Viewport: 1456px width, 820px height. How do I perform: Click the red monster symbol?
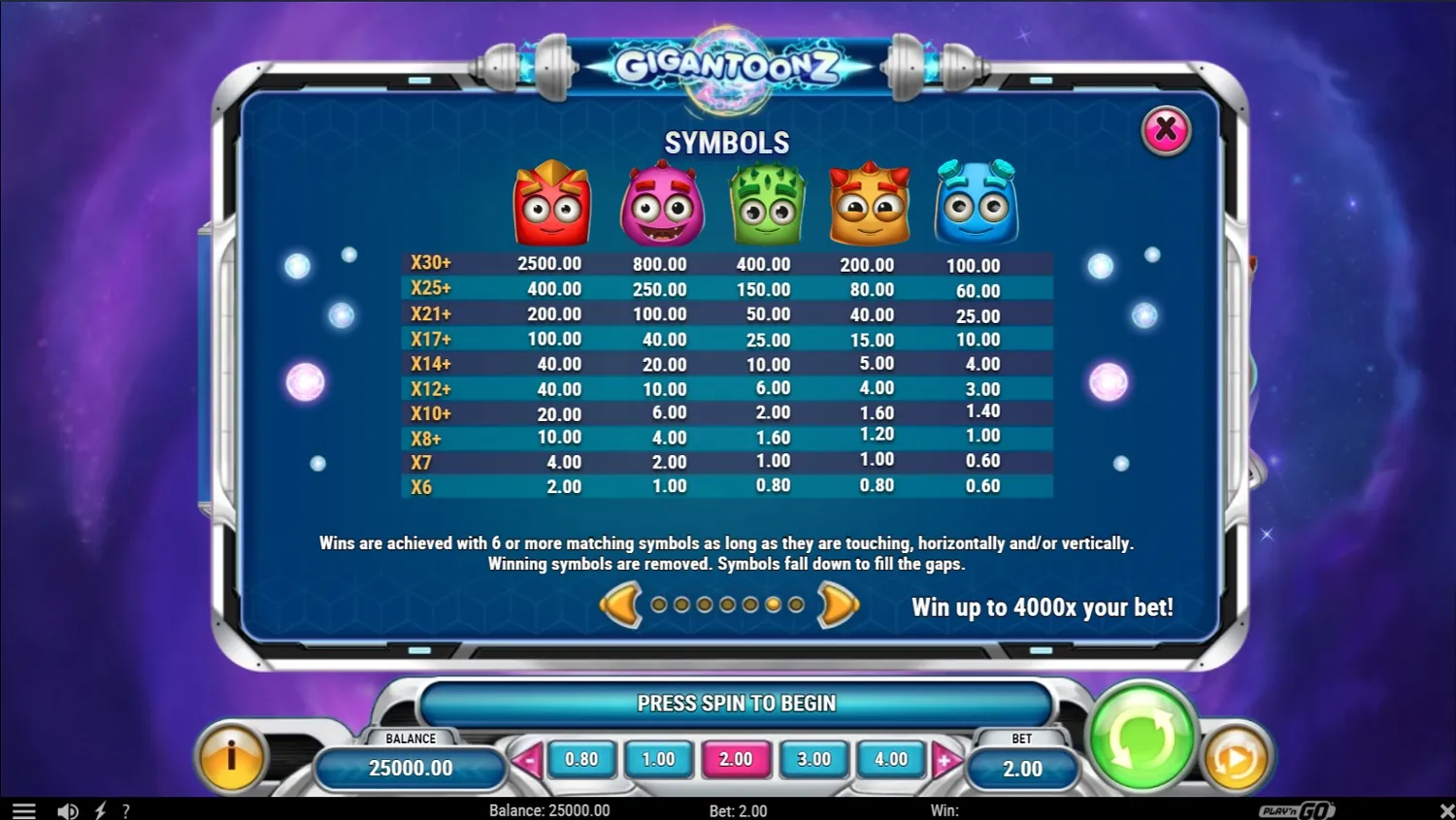pyautogui.click(x=550, y=204)
